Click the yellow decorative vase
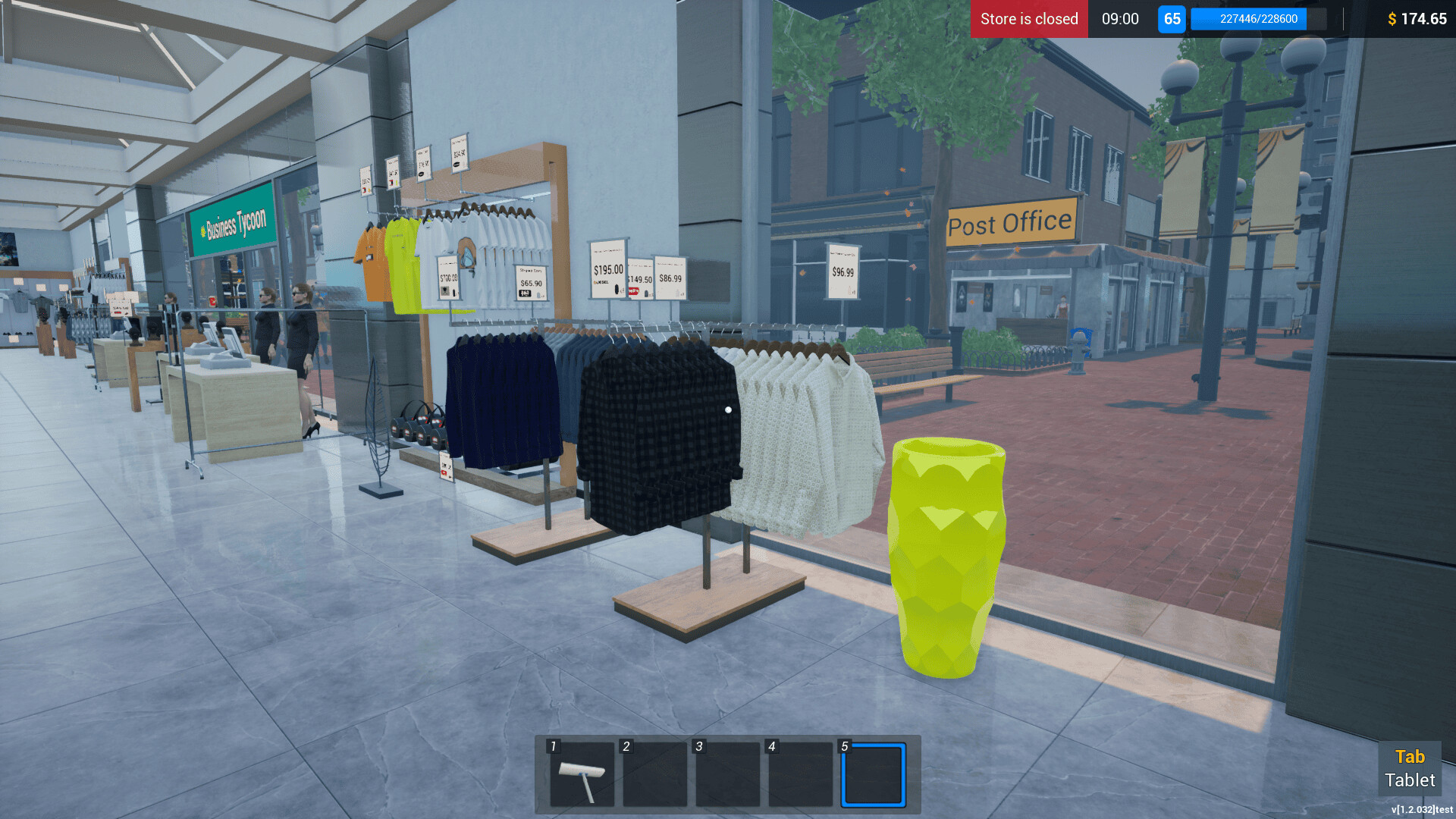This screenshot has height=819, width=1456. click(x=945, y=554)
